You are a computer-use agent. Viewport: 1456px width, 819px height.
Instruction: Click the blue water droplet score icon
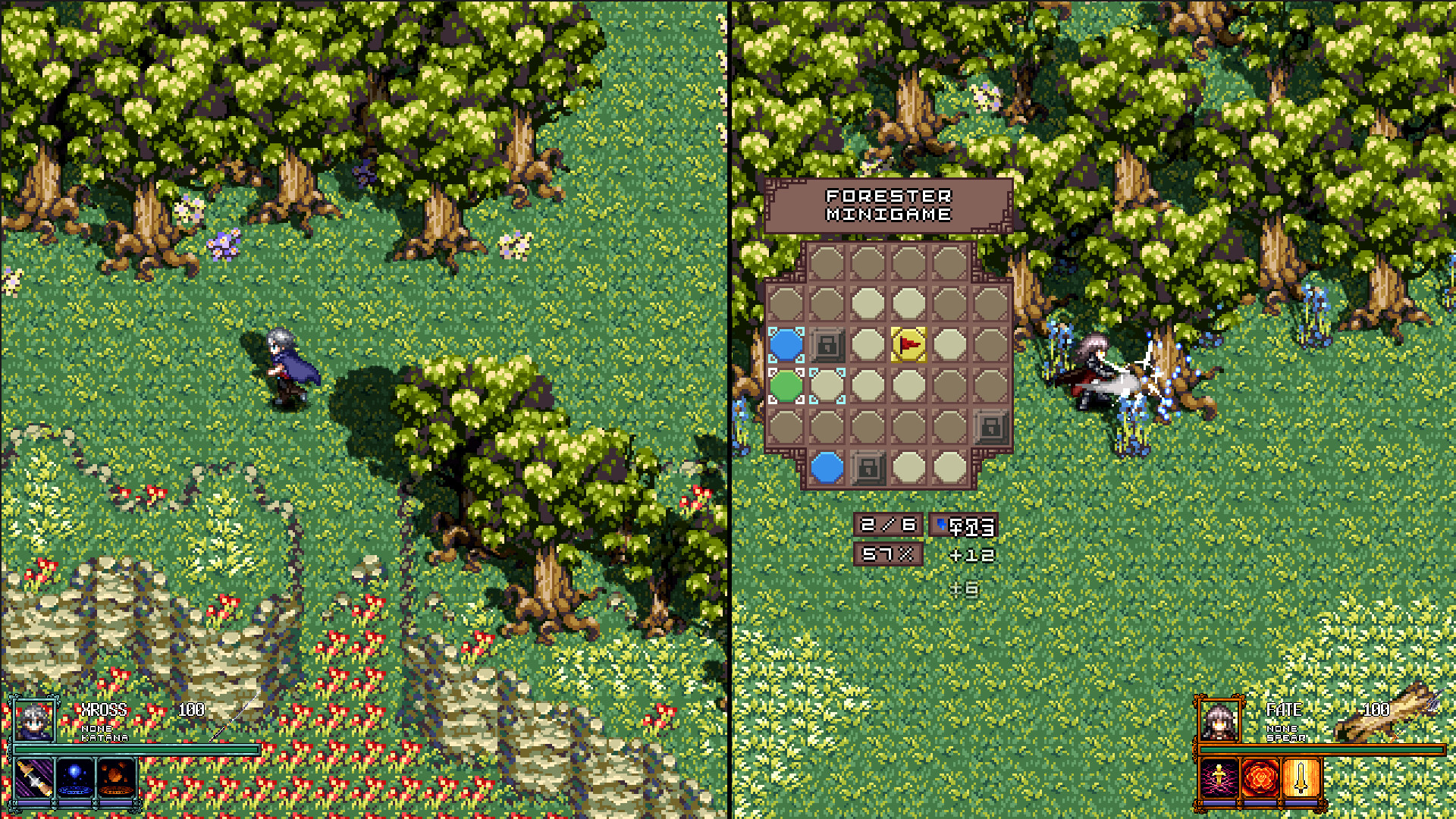click(940, 523)
